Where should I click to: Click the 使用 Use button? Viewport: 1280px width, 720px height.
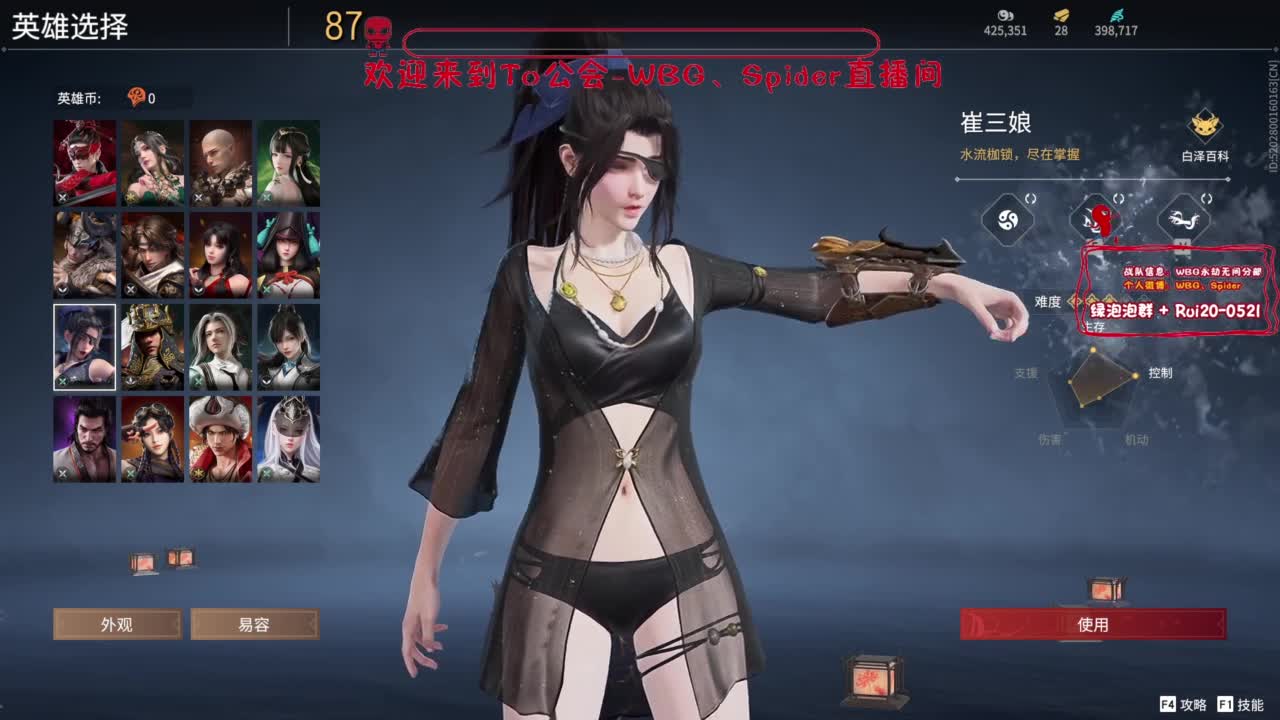tap(1093, 624)
